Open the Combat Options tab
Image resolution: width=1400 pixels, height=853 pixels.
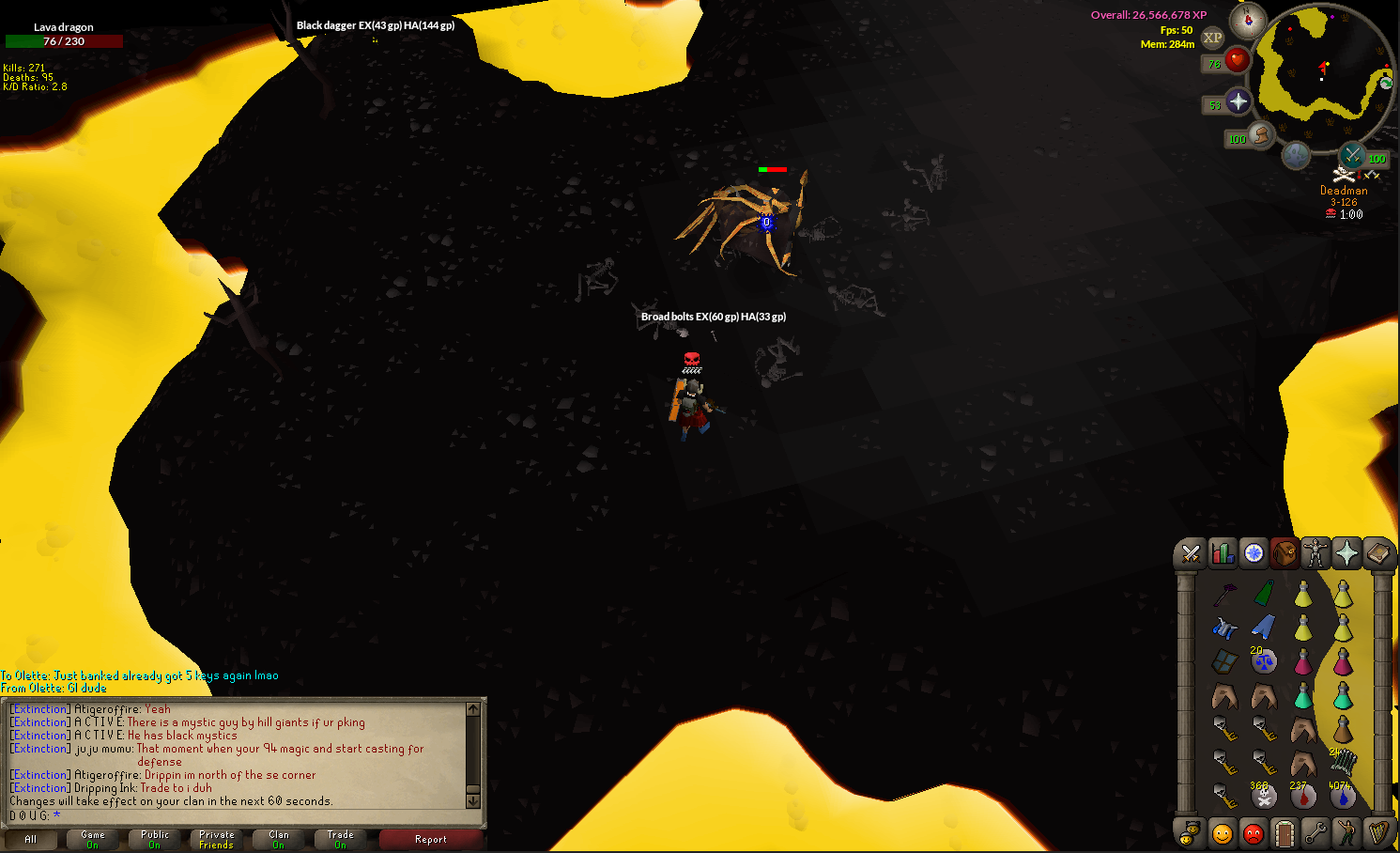click(x=1191, y=554)
